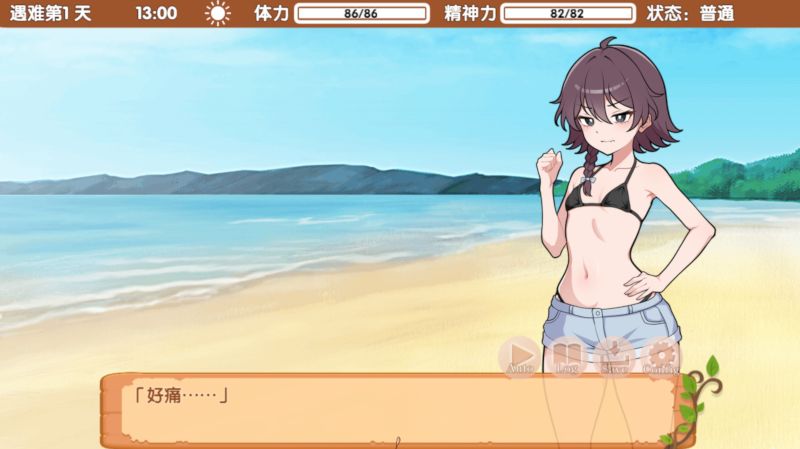Open the Config settings gear
Screen dimensions: 800x449
pos(661,355)
